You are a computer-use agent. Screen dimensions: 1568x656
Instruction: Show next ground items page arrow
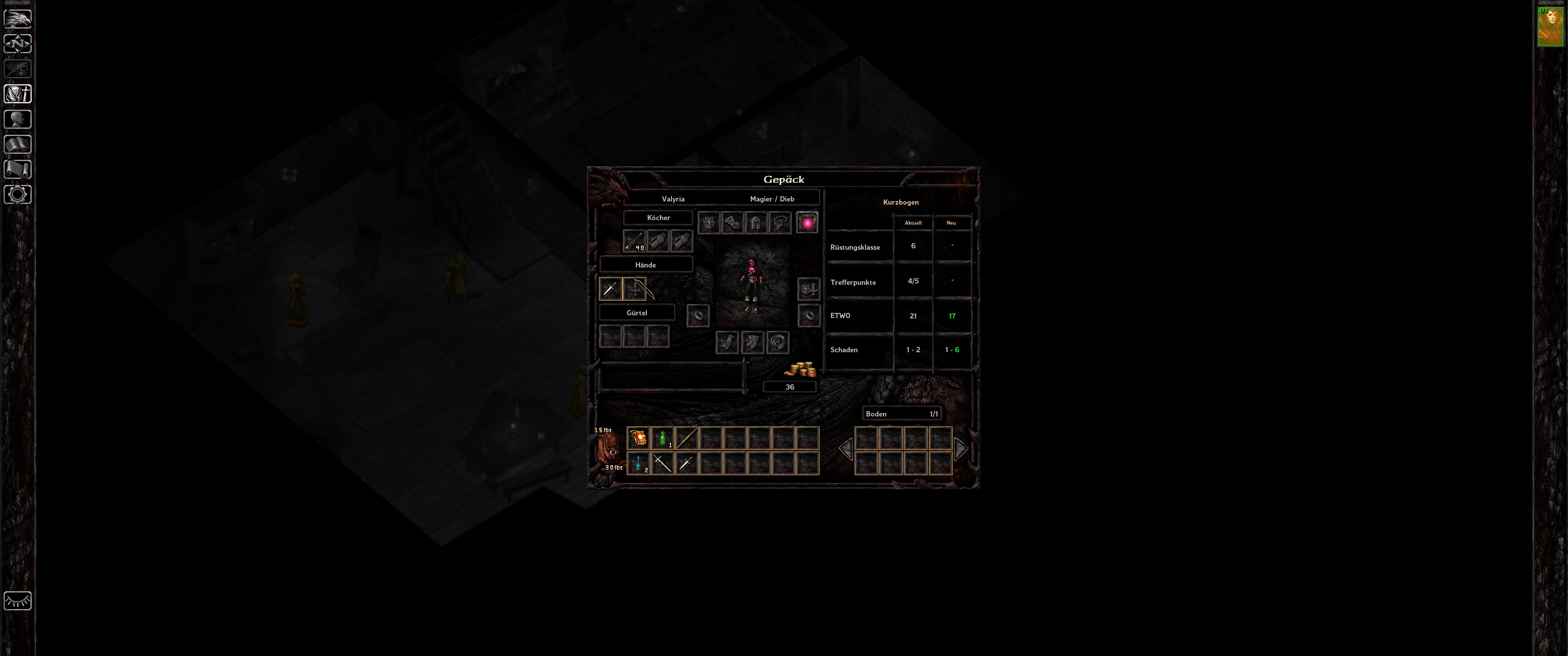tap(961, 450)
